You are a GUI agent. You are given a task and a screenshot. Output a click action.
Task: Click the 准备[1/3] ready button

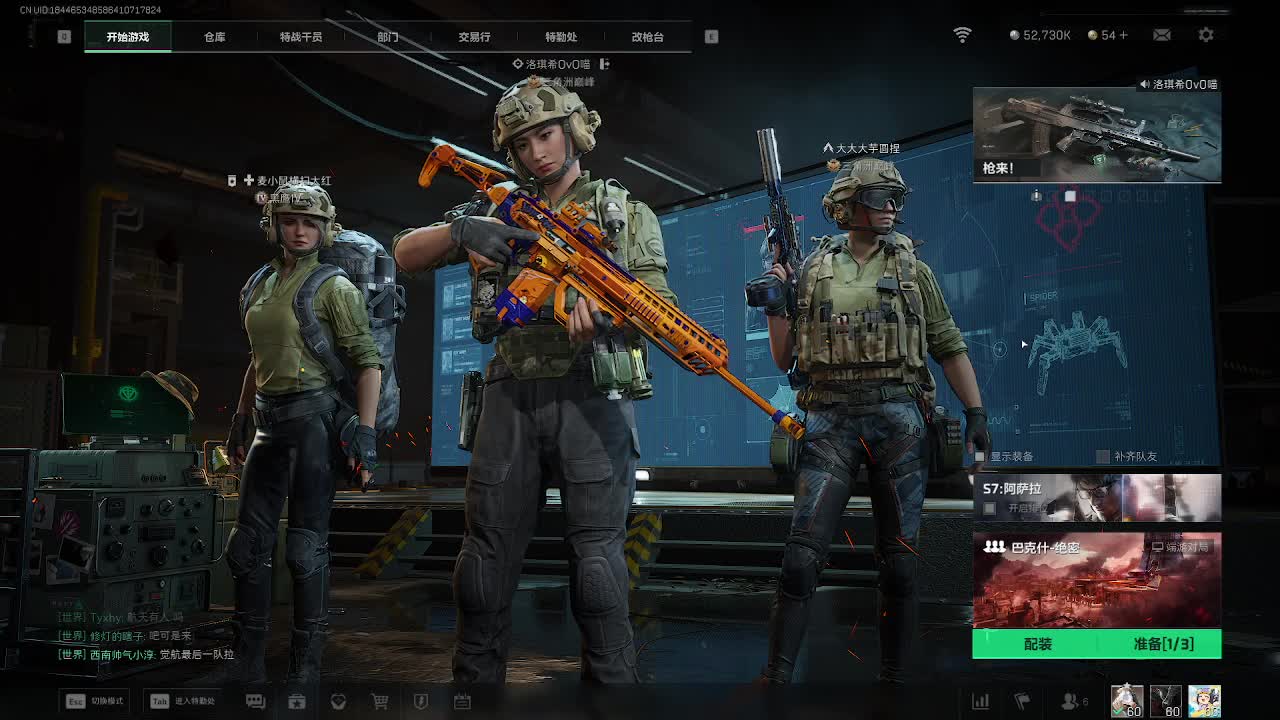pyautogui.click(x=1163, y=644)
